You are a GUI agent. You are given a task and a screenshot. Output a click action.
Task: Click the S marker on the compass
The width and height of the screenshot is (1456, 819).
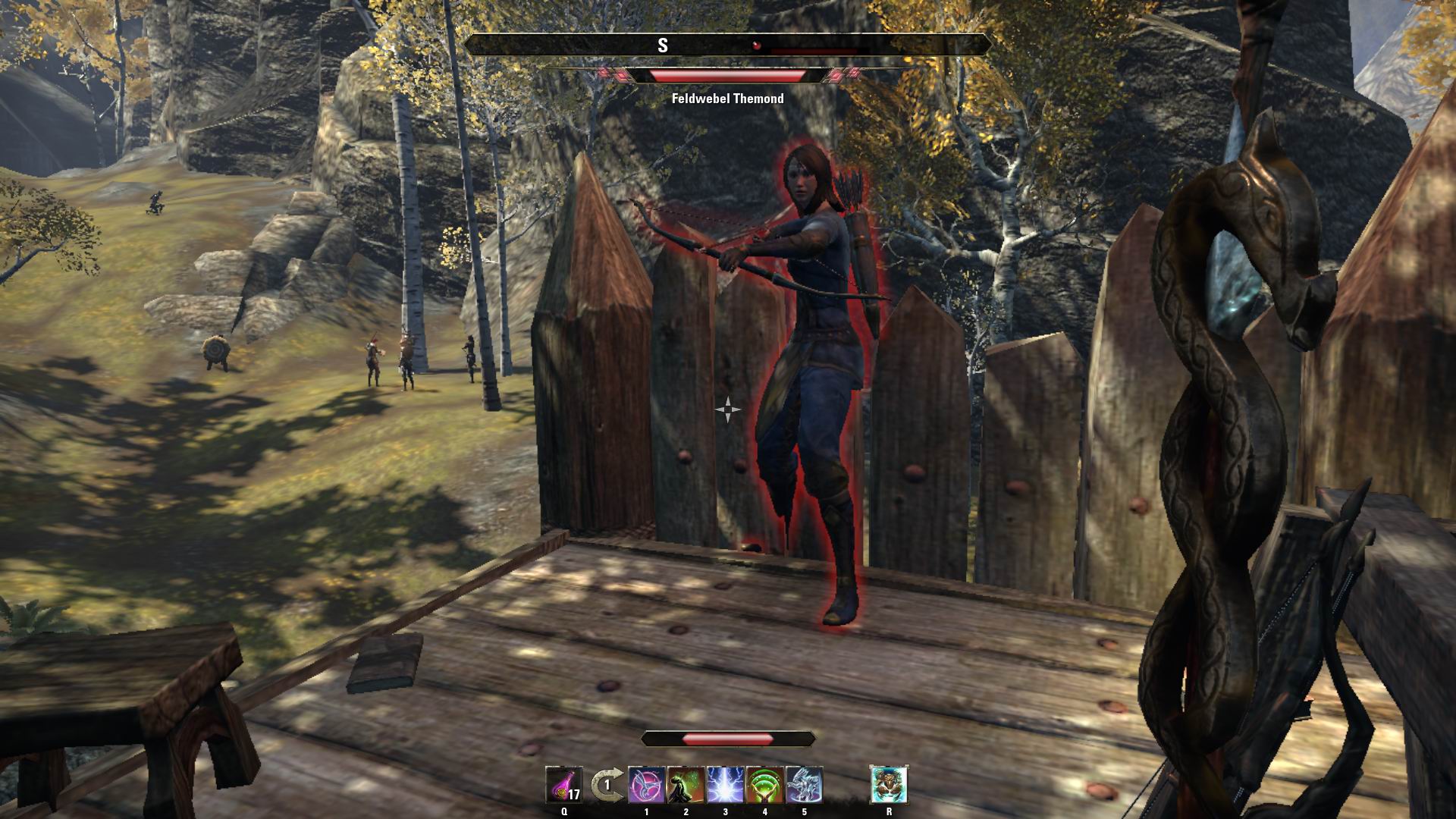click(664, 44)
